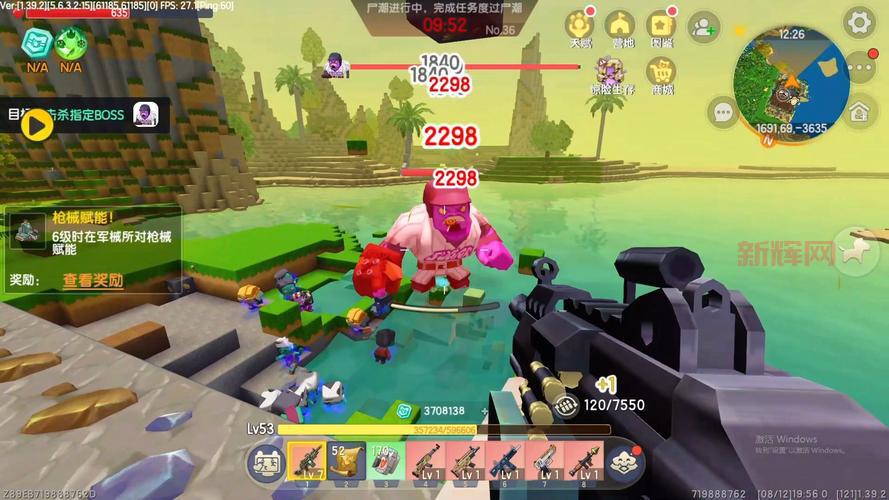Select the medkit item in slot 3
Image resolution: width=889 pixels, height=500 pixels.
[x=385, y=460]
